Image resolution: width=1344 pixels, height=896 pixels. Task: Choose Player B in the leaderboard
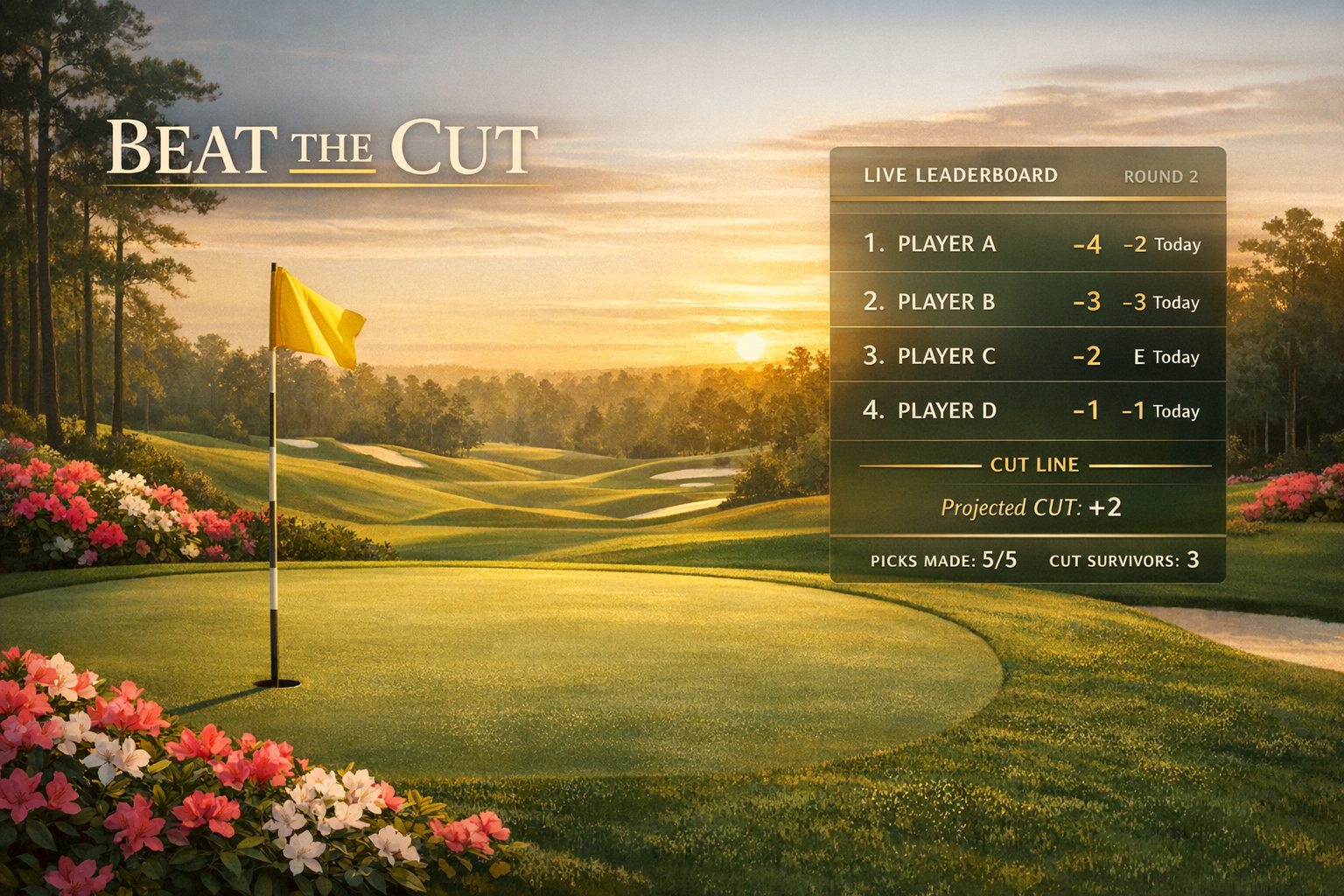1027,301
